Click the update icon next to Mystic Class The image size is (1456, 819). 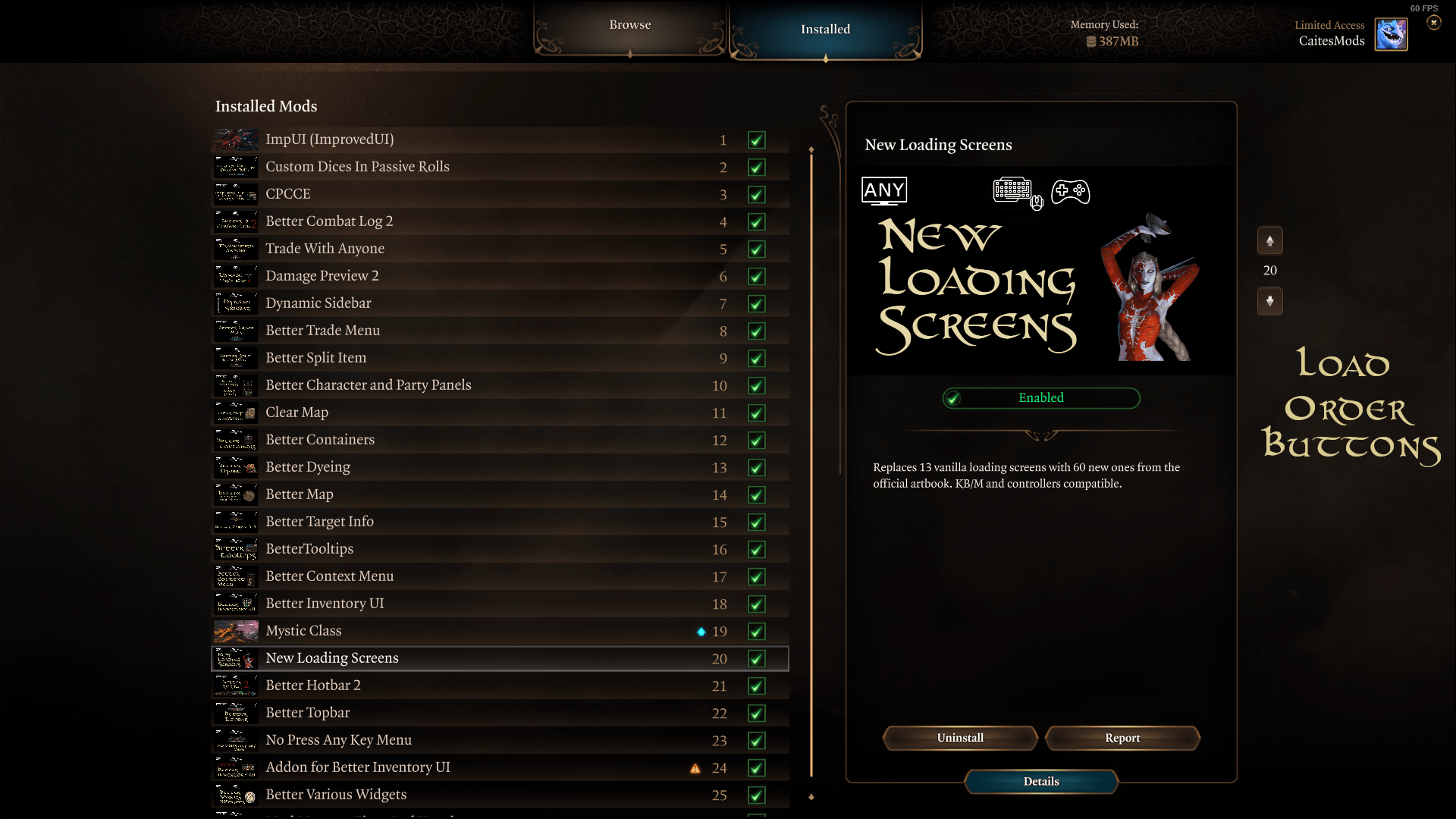700,631
